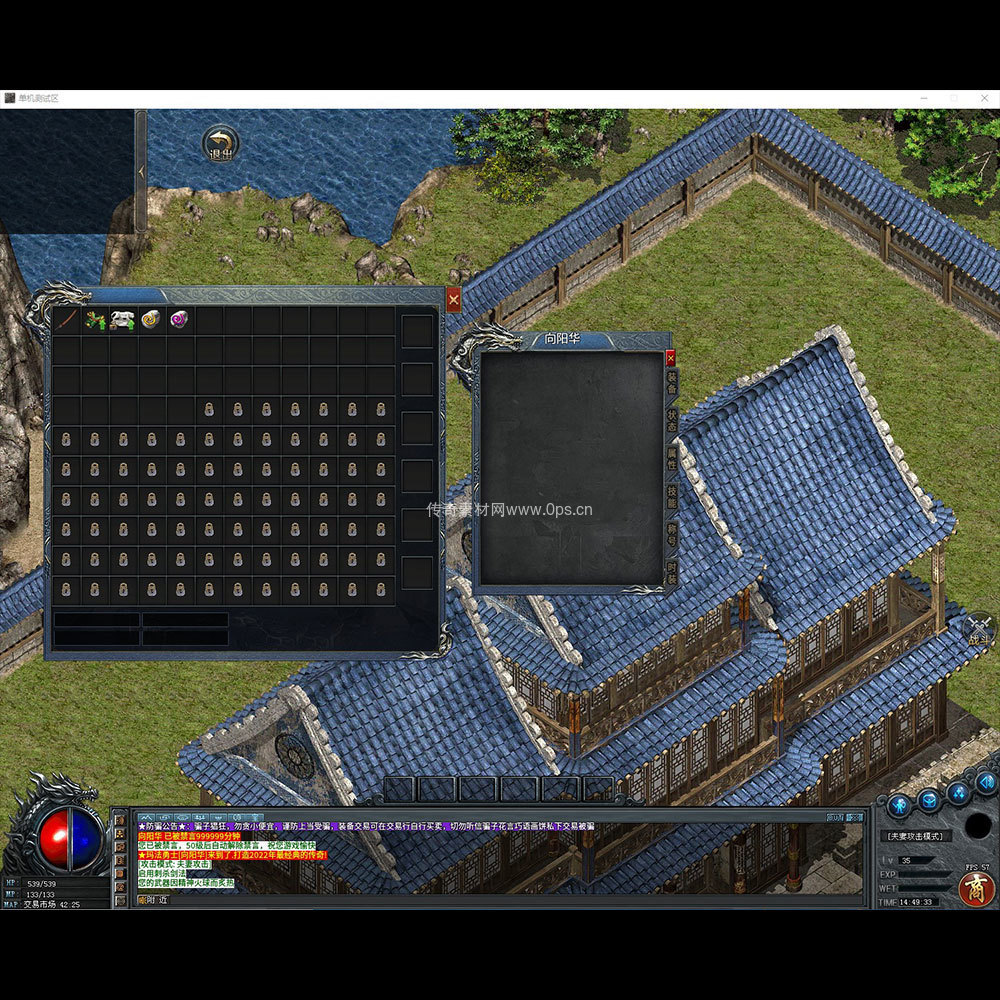This screenshot has height=1000, width=1000.
Task: Open the 商 shop button
Action: point(976,888)
